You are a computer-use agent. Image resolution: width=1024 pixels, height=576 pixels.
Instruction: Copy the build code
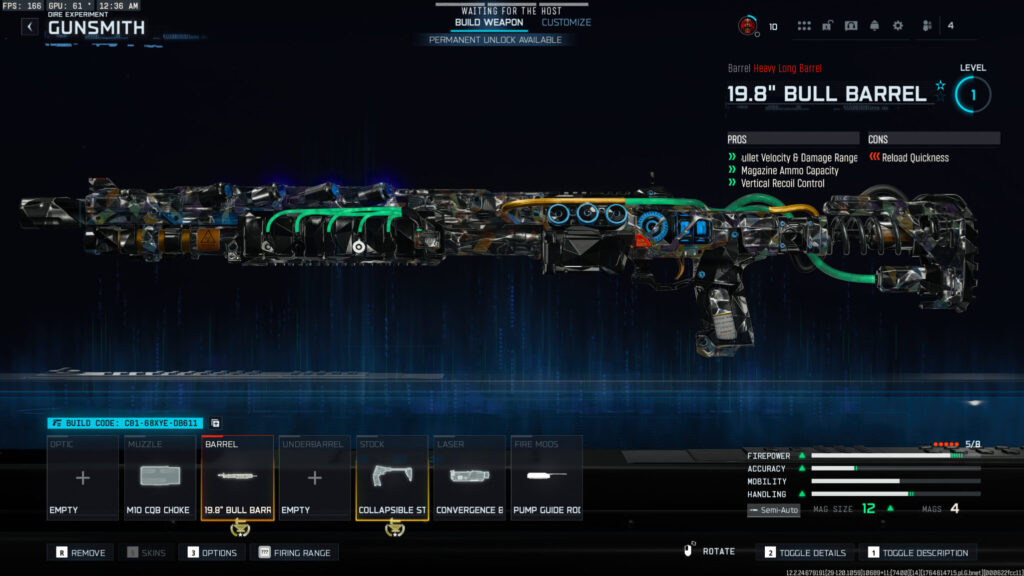(215, 423)
